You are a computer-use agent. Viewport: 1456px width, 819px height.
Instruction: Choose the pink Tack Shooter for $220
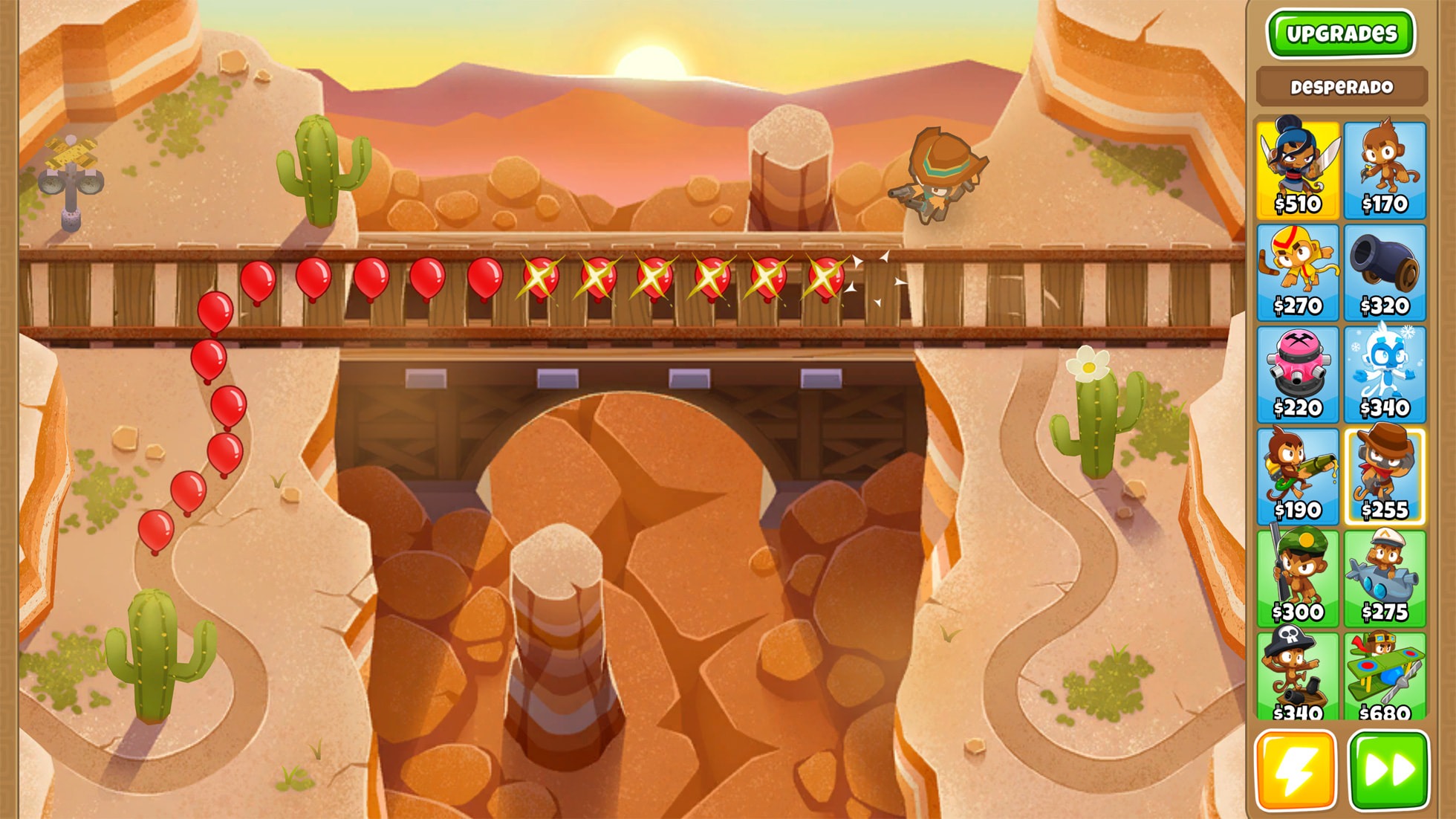[x=1298, y=374]
